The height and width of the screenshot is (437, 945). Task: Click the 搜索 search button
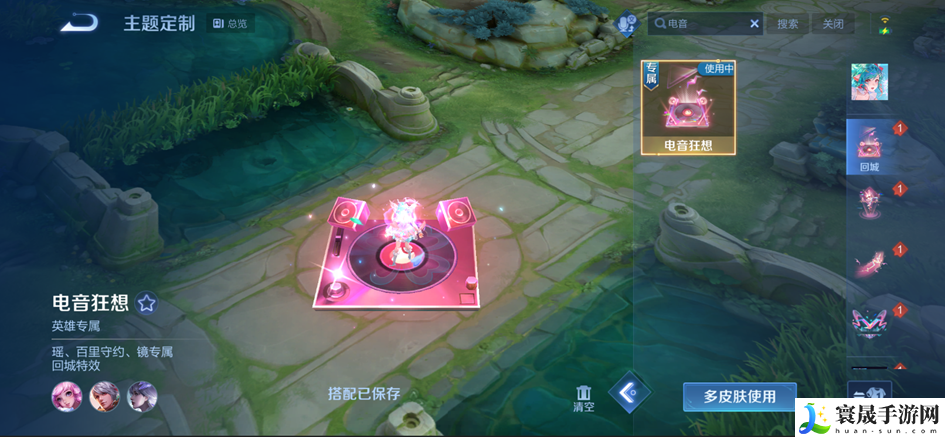(x=788, y=23)
